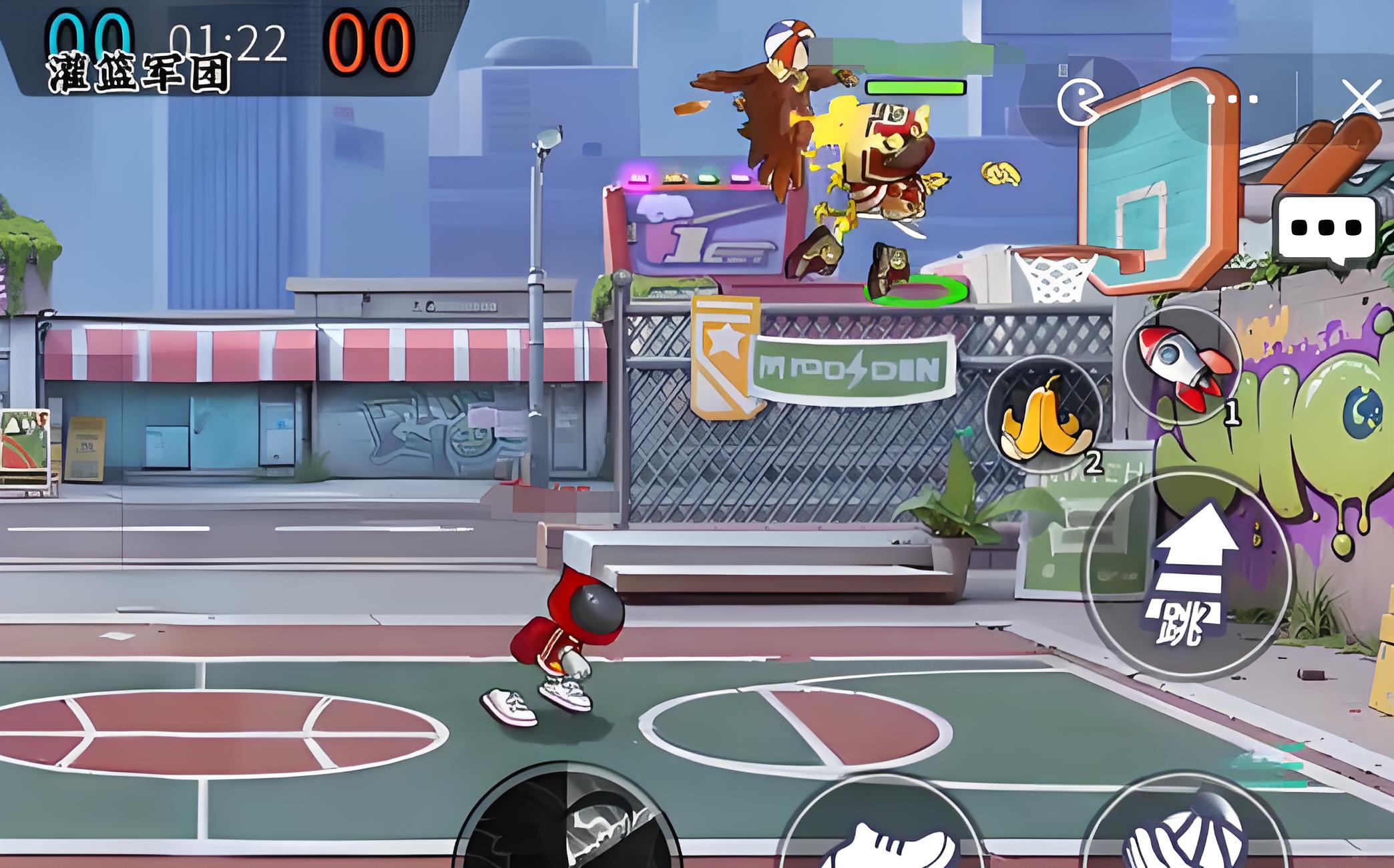
Task: Open the three-dot more options menu
Action: (1232, 99)
